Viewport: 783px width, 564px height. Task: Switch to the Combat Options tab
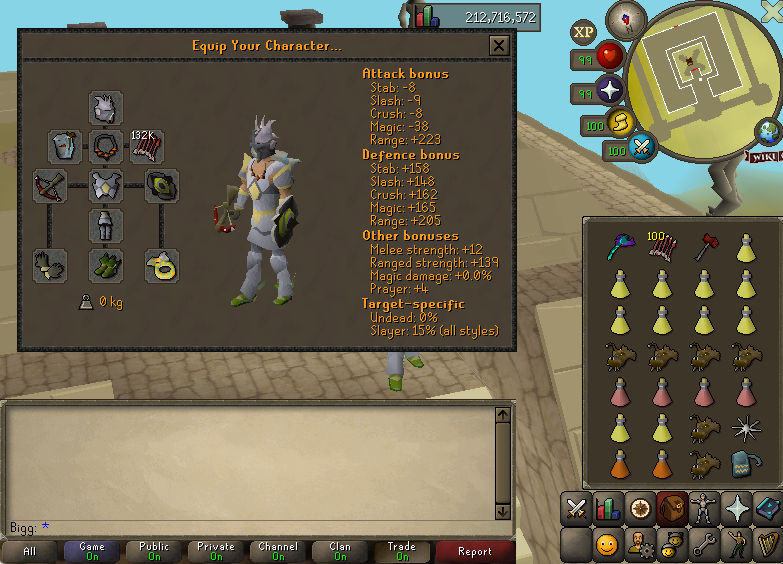click(576, 508)
